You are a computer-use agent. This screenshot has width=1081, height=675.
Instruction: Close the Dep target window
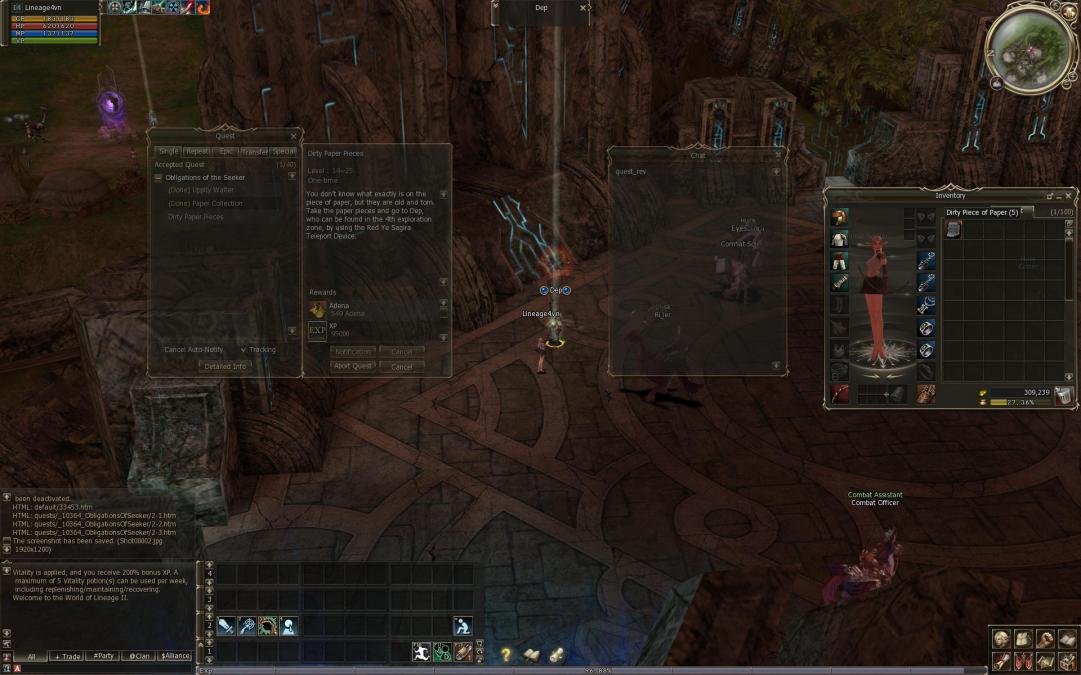coord(583,8)
